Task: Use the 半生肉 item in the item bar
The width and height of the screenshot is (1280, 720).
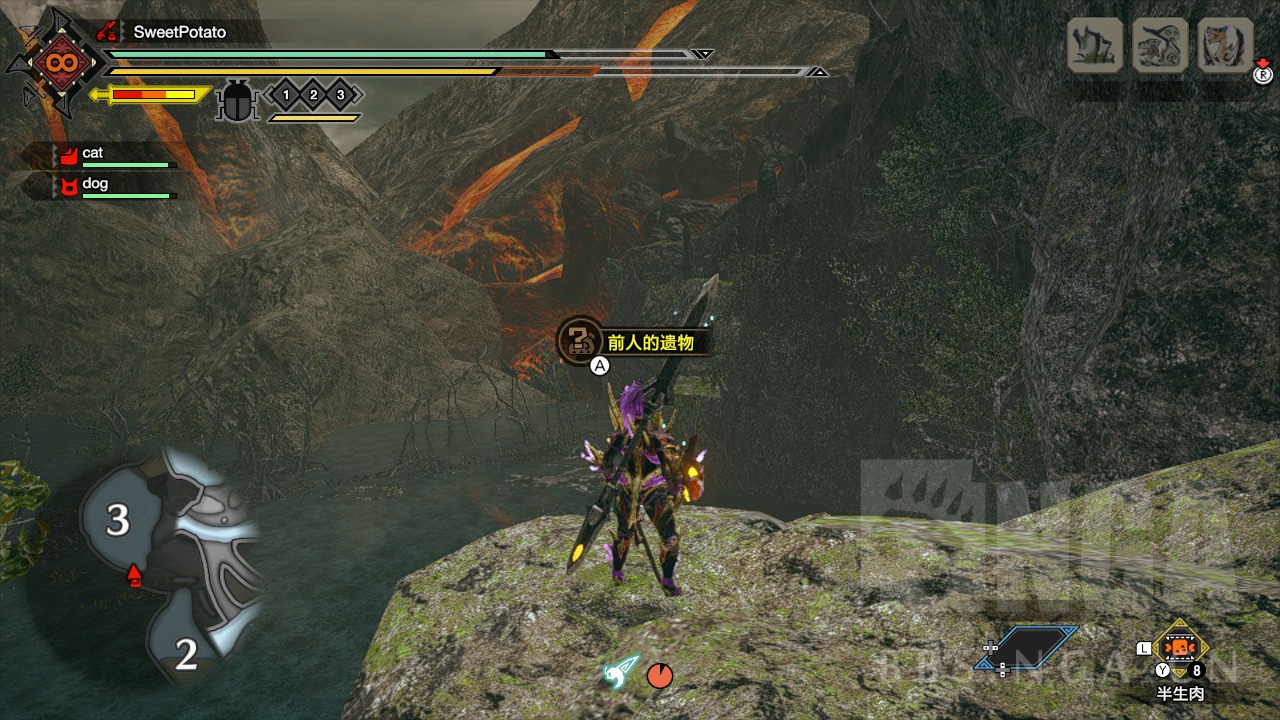Action: pyautogui.click(x=1181, y=649)
